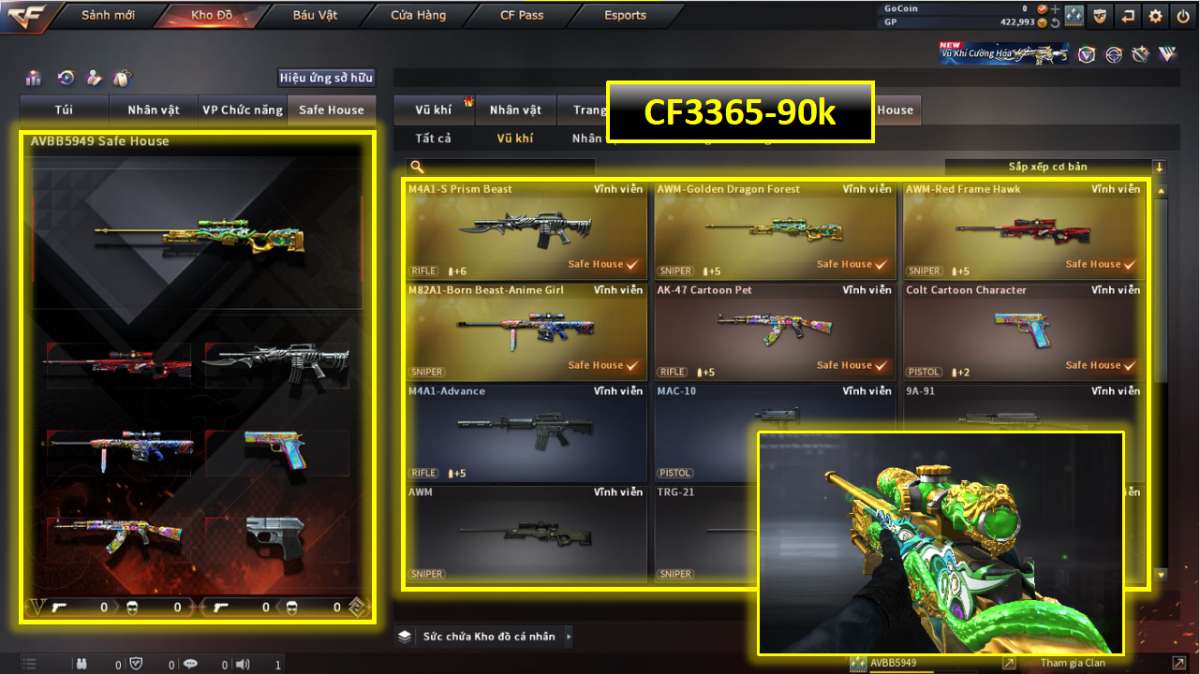This screenshot has height=674, width=1200.
Task: Choose the AWM-Golden Dragon Forest sniper card
Action: pos(774,230)
